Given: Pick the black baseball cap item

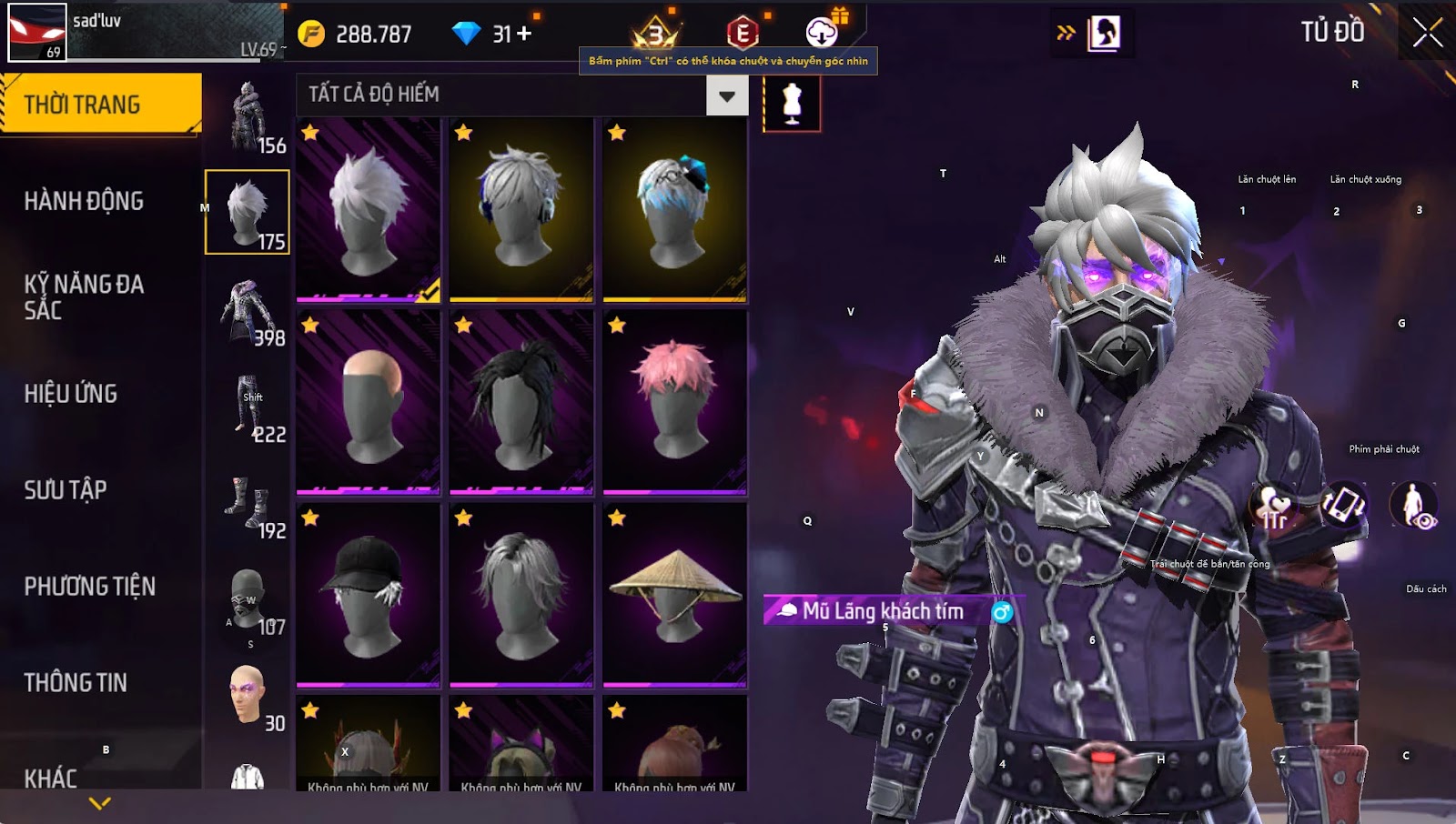Looking at the screenshot, I should click(x=368, y=594).
